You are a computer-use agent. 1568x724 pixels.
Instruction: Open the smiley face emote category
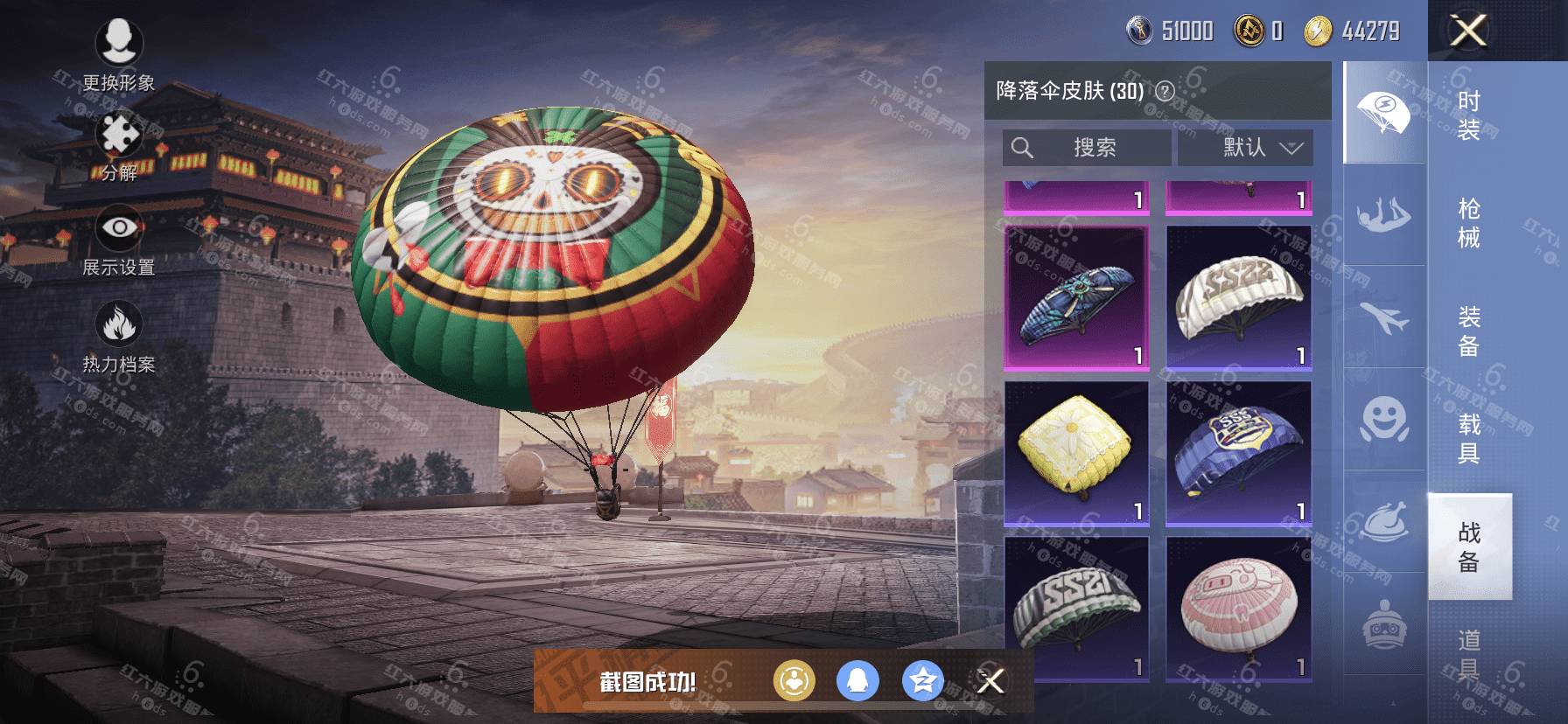tap(1384, 420)
